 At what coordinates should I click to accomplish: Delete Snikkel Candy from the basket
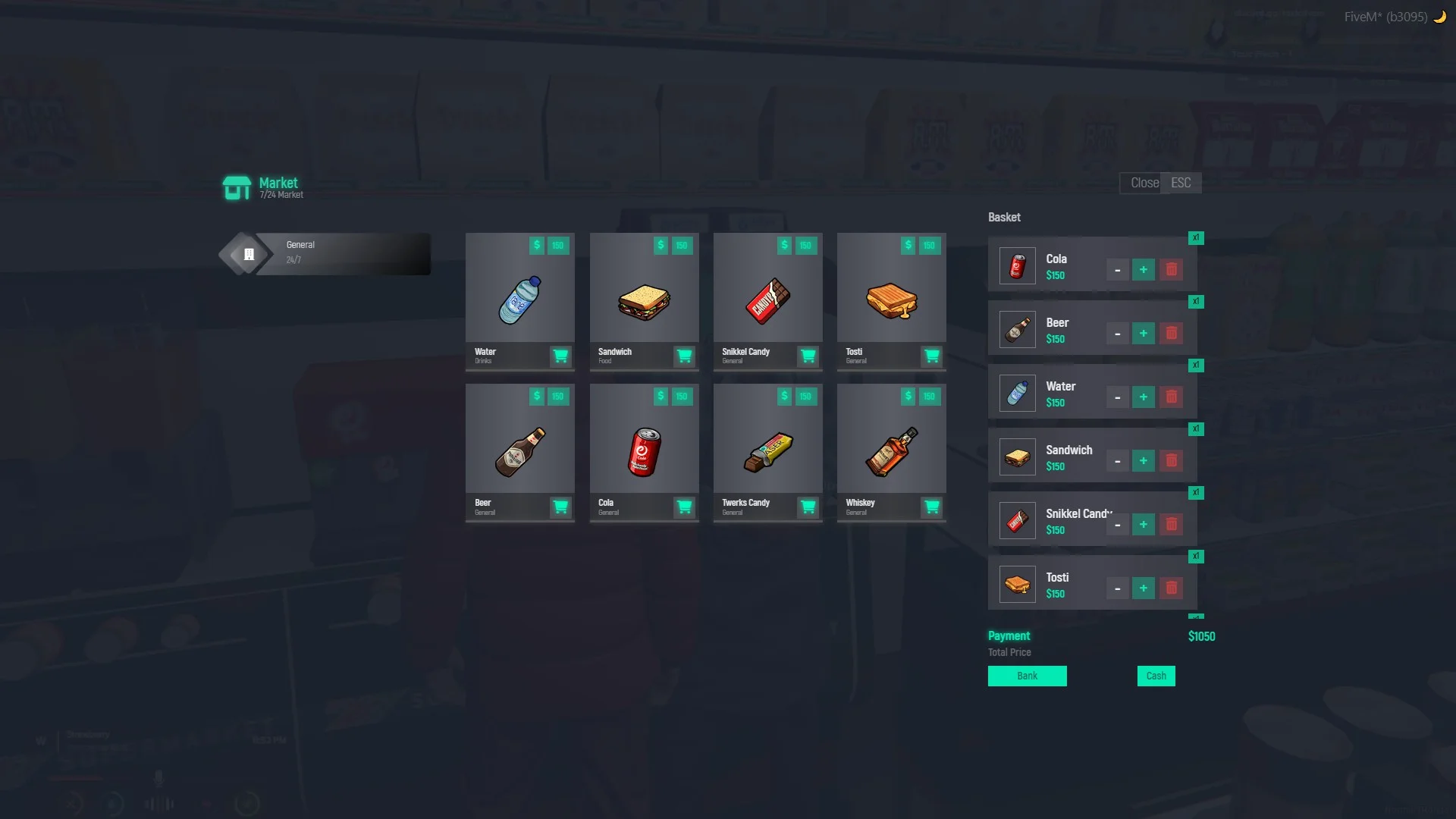(x=1172, y=525)
